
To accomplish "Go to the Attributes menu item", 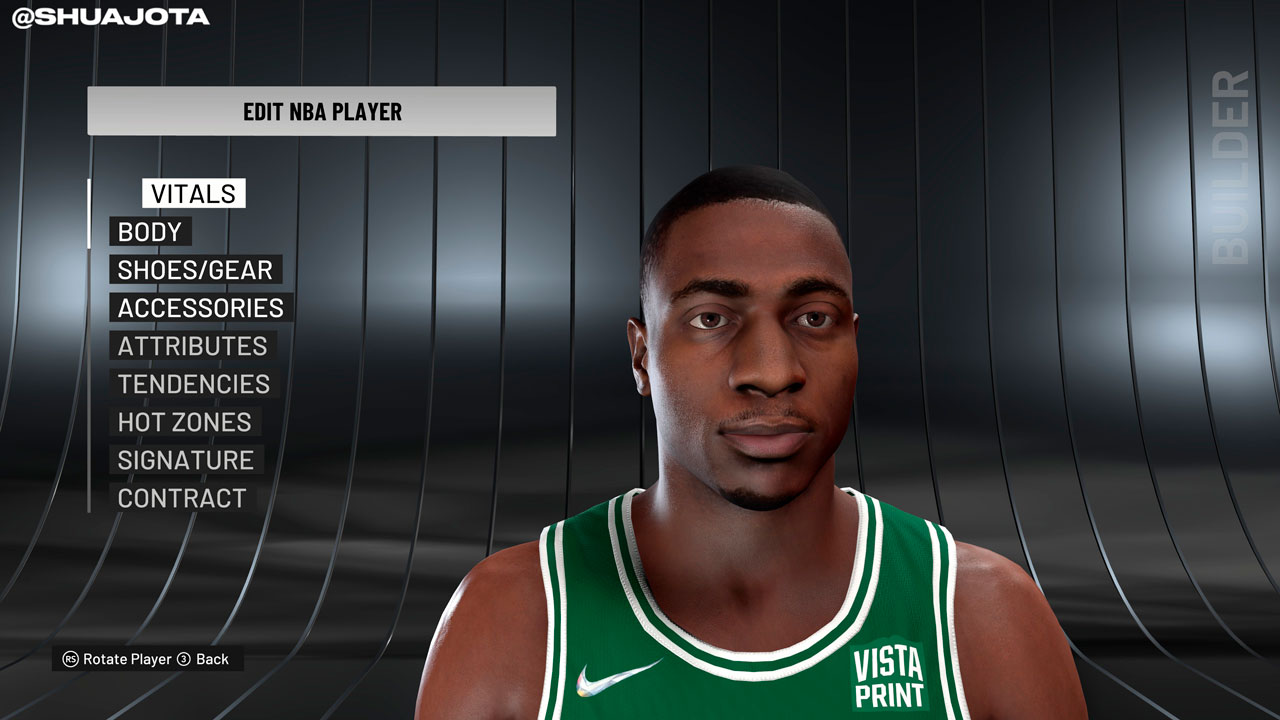I will [x=192, y=346].
